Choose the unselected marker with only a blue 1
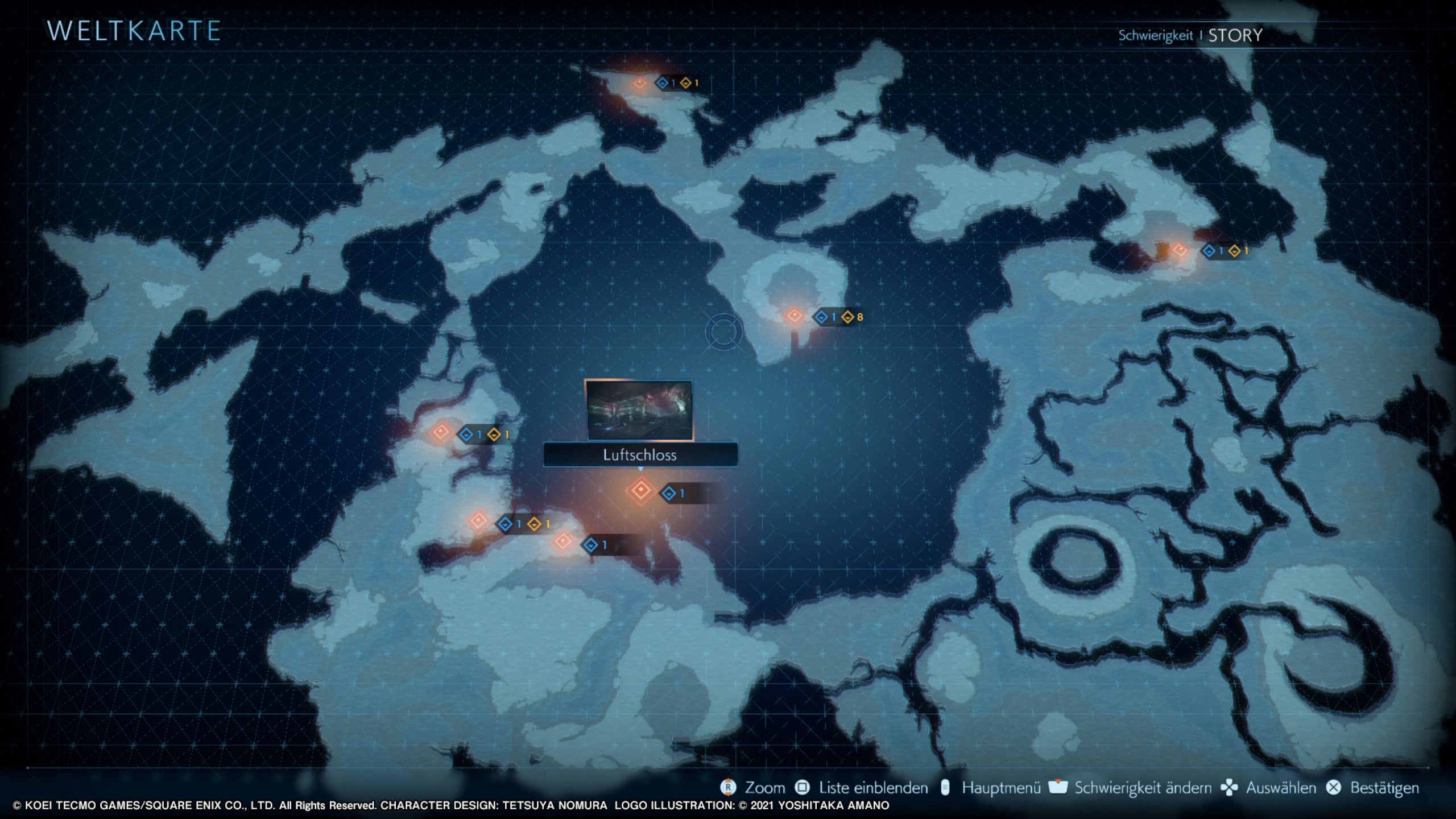 [x=563, y=541]
